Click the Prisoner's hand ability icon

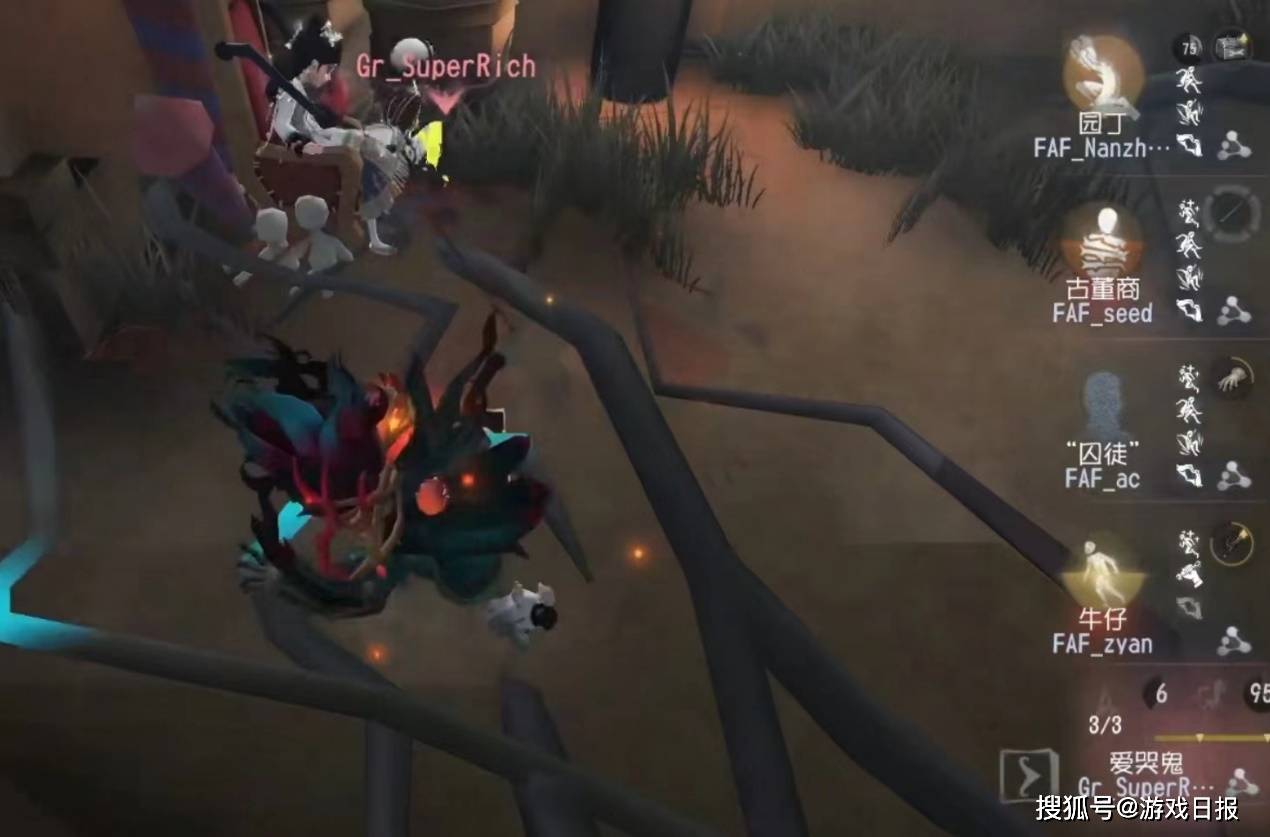click(x=1231, y=378)
